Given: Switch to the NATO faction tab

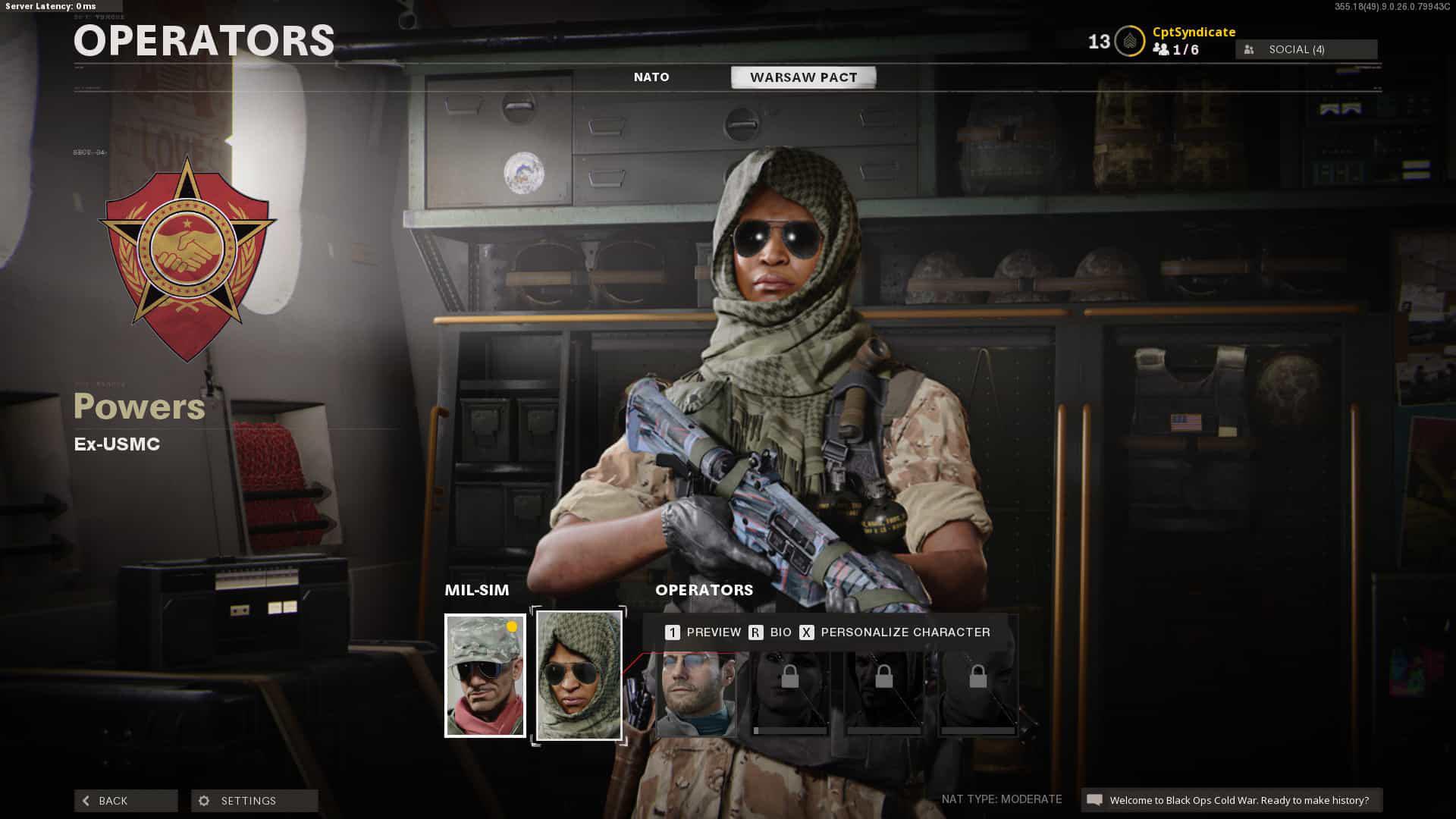Looking at the screenshot, I should pyautogui.click(x=651, y=77).
